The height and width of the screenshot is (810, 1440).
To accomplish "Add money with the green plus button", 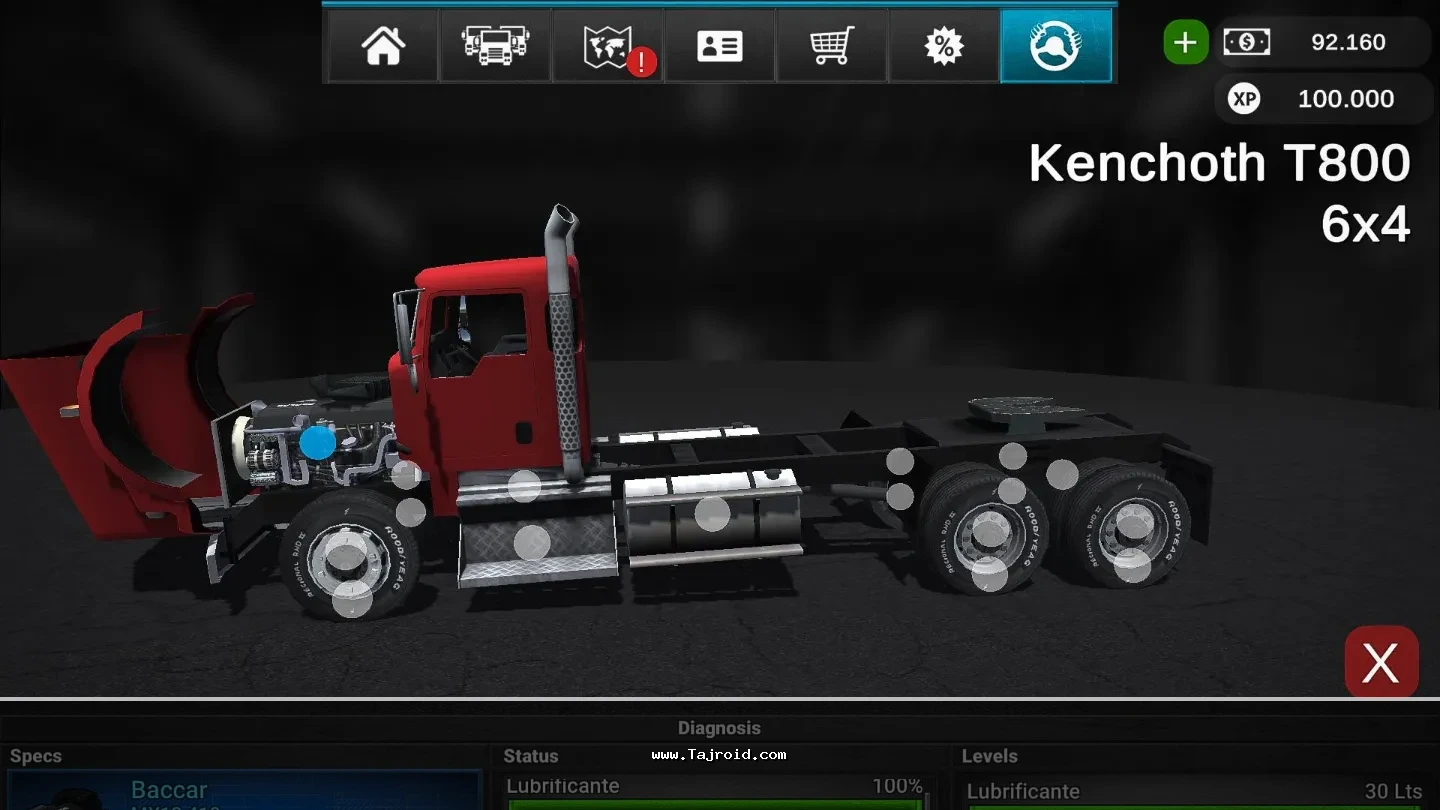I will (1185, 43).
